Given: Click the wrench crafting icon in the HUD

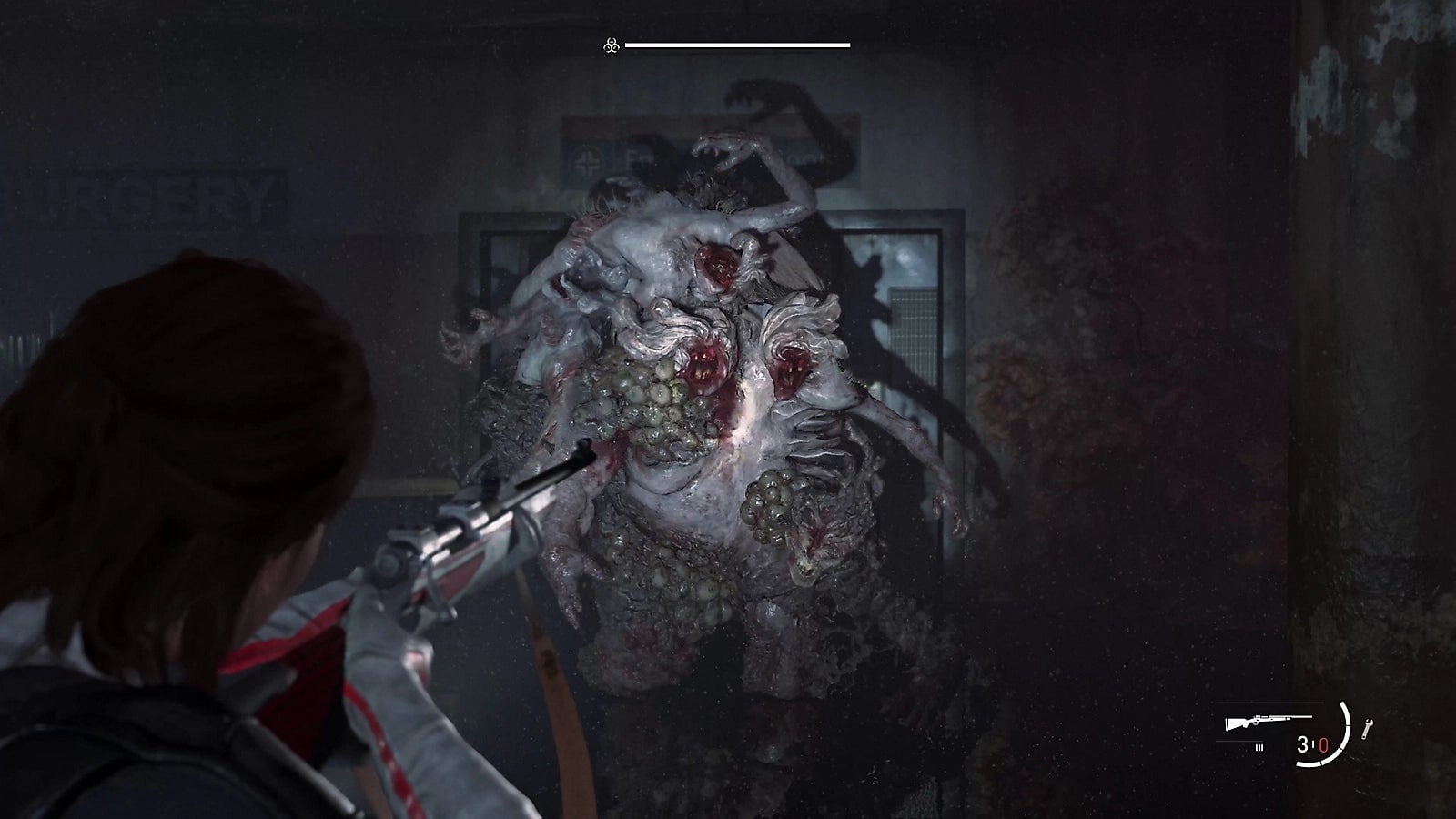Looking at the screenshot, I should coord(1368,728).
